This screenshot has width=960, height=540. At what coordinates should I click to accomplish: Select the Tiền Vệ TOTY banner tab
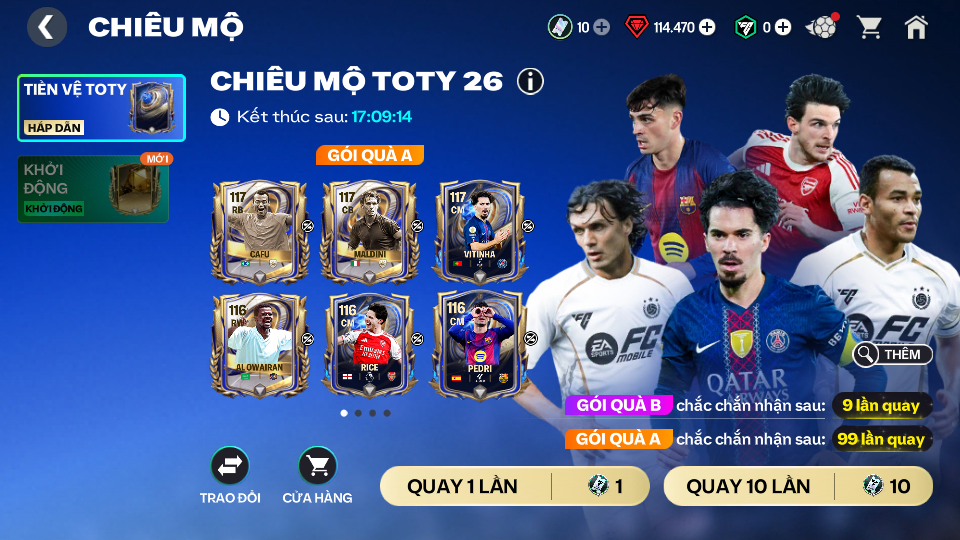coord(101,108)
